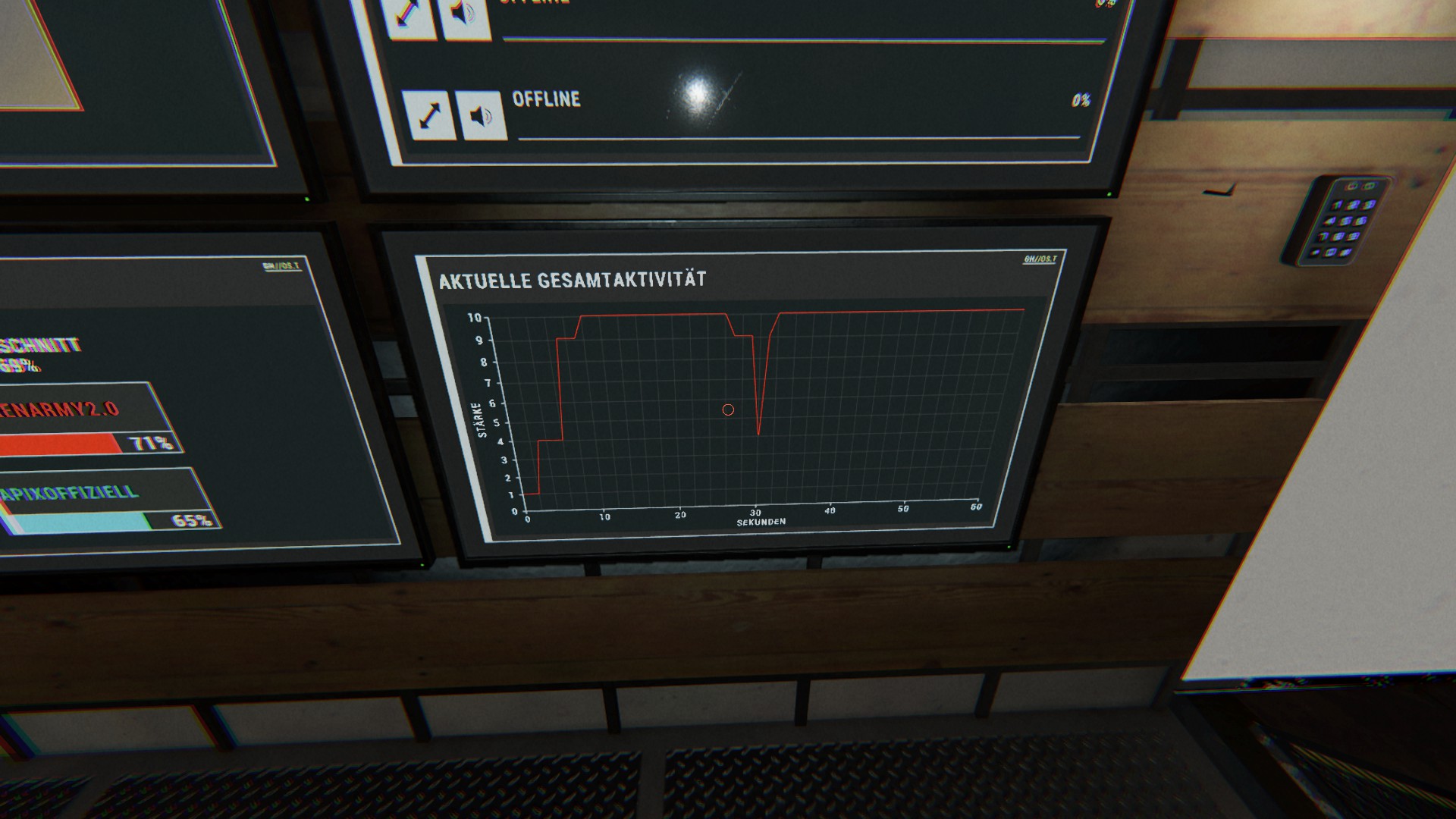Toggle the speaker icon beside the fully visible OFFLINE label

click(x=481, y=116)
